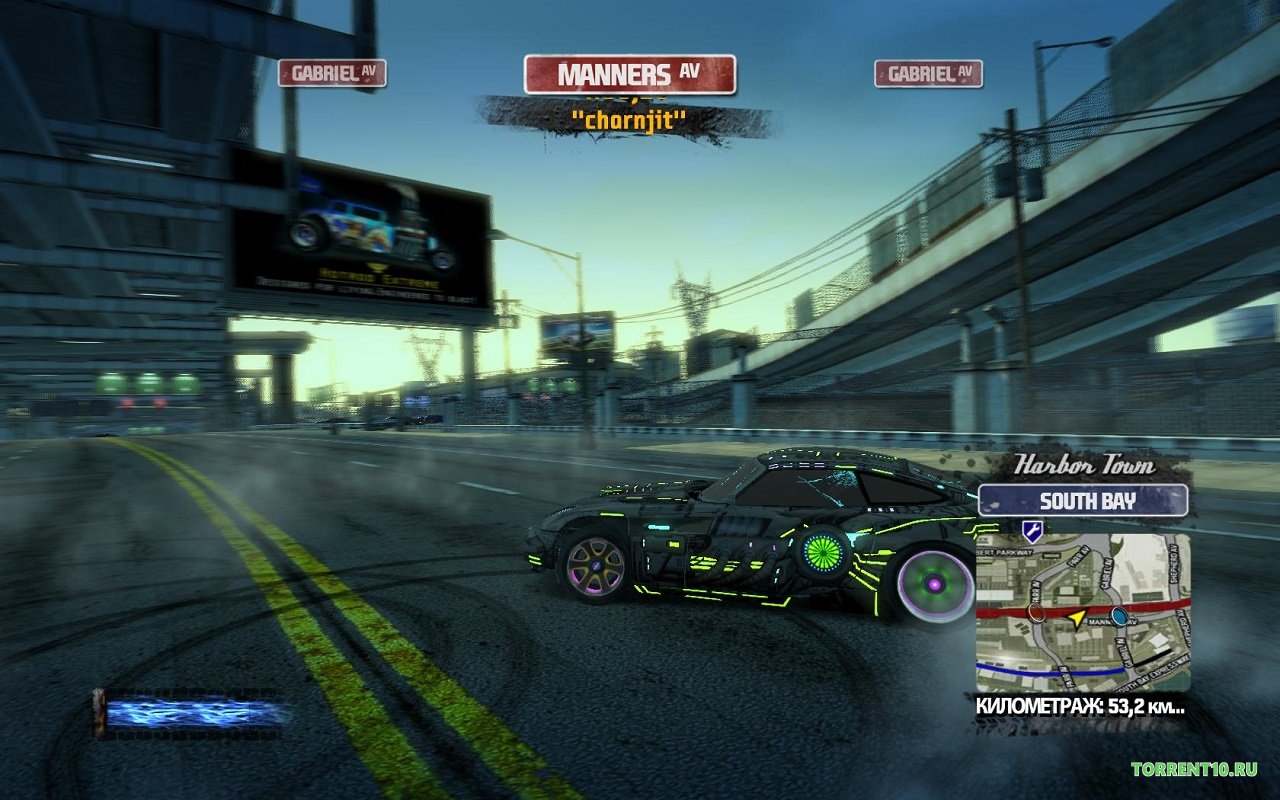Select the "charnjit" player name tag
Screen dimensions: 1280x800
628,120
